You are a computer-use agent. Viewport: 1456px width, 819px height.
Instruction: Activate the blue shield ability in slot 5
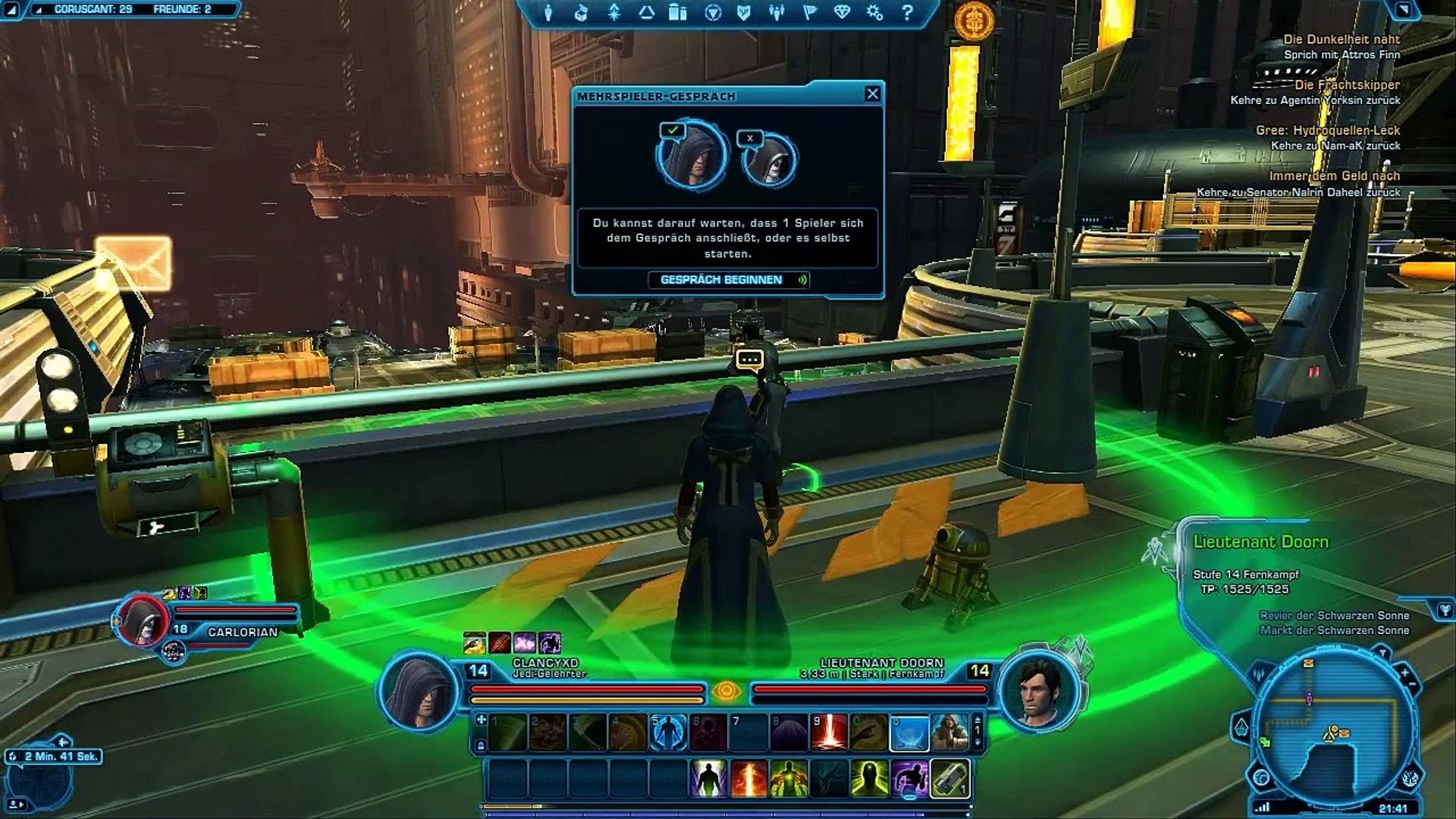tap(668, 733)
